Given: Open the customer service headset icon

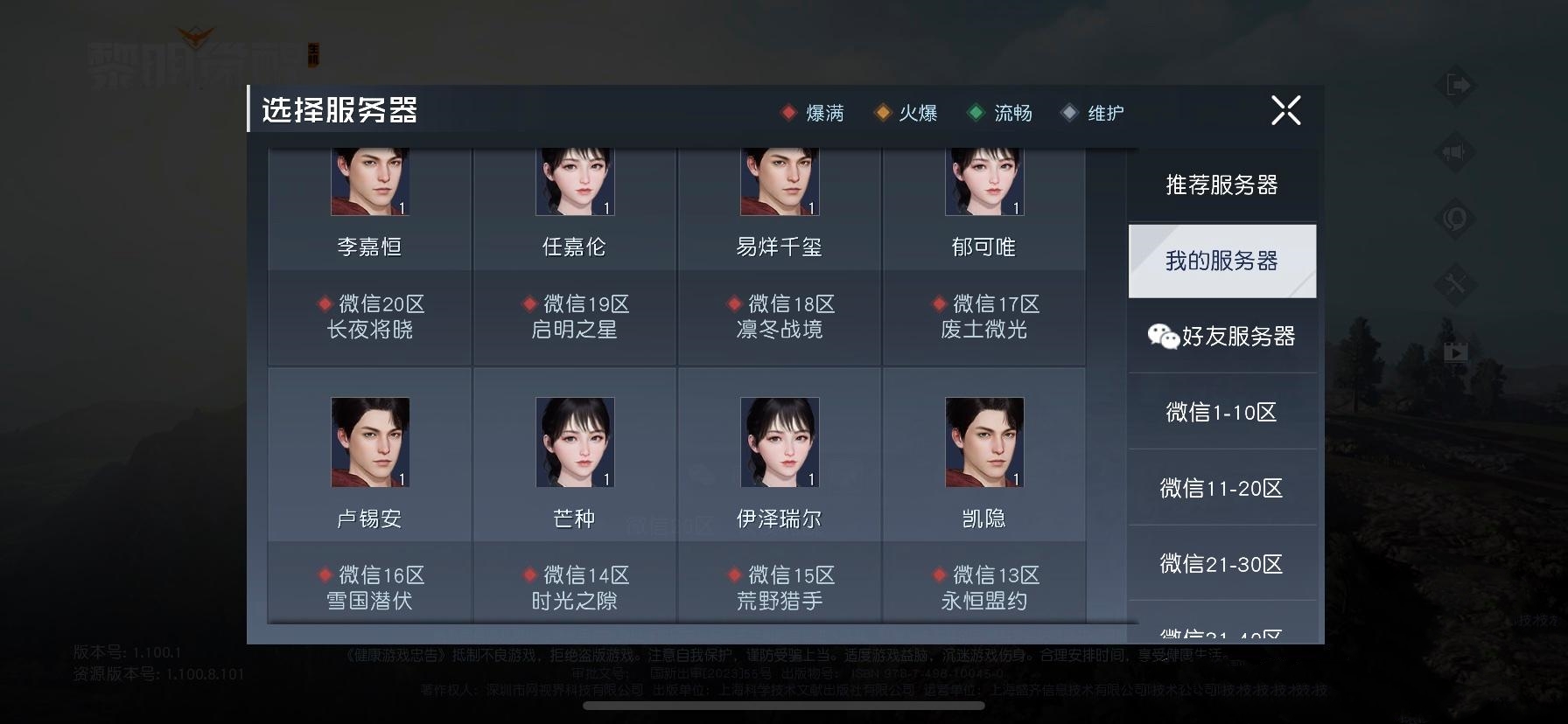Looking at the screenshot, I should tap(1453, 220).
